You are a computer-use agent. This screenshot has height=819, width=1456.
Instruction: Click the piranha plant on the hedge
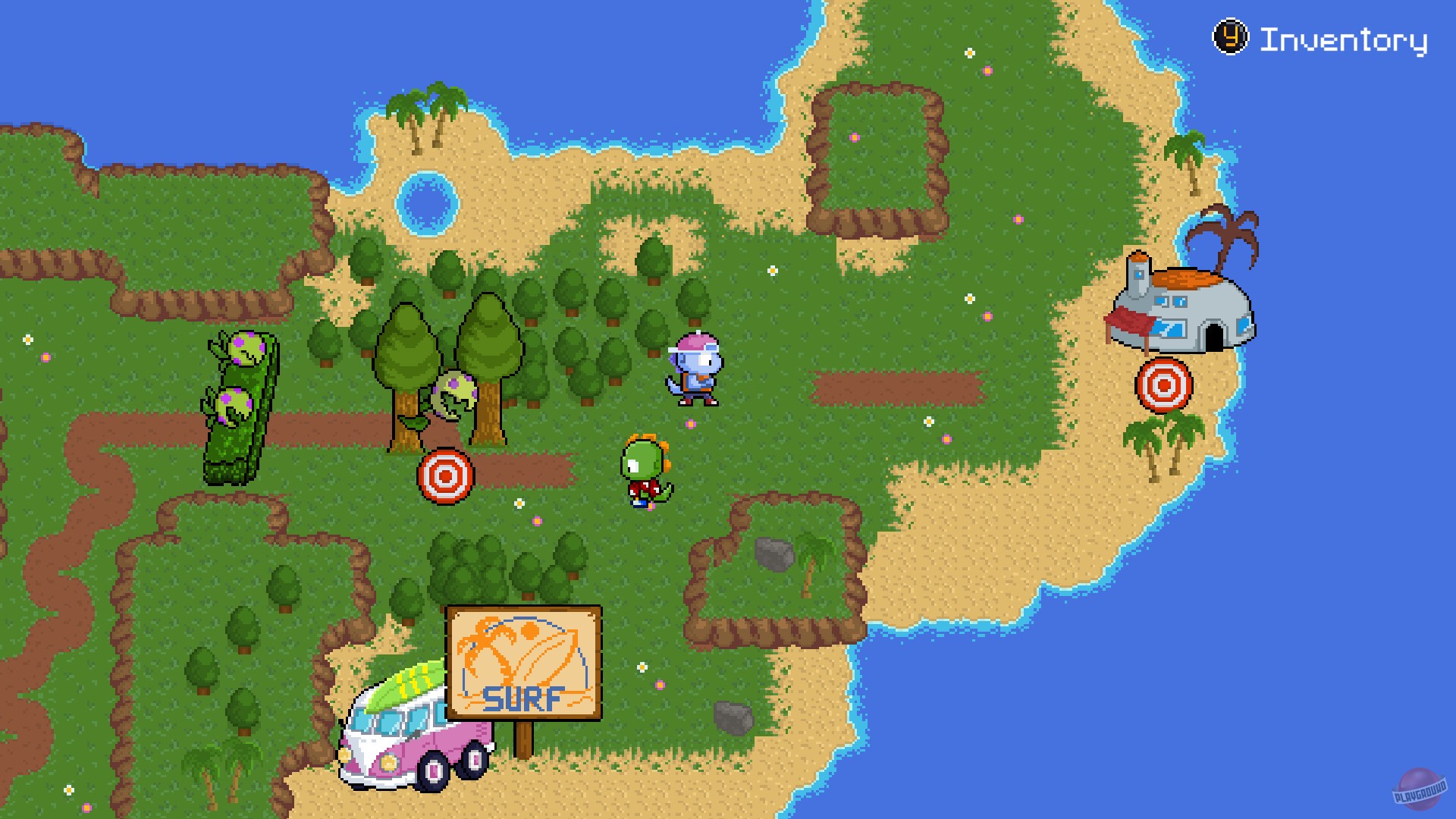[x=244, y=349]
